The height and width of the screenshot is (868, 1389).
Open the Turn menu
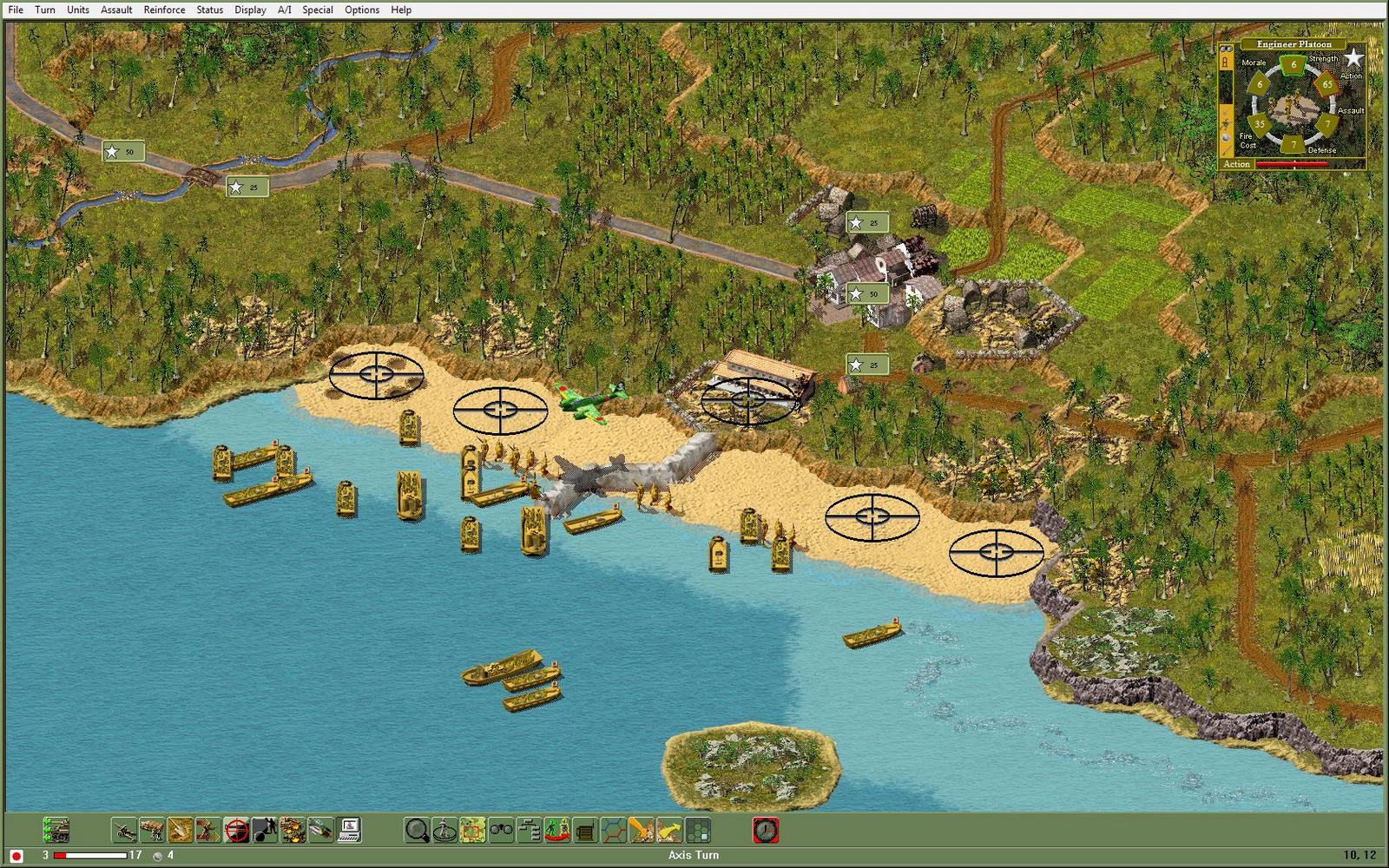pos(45,10)
